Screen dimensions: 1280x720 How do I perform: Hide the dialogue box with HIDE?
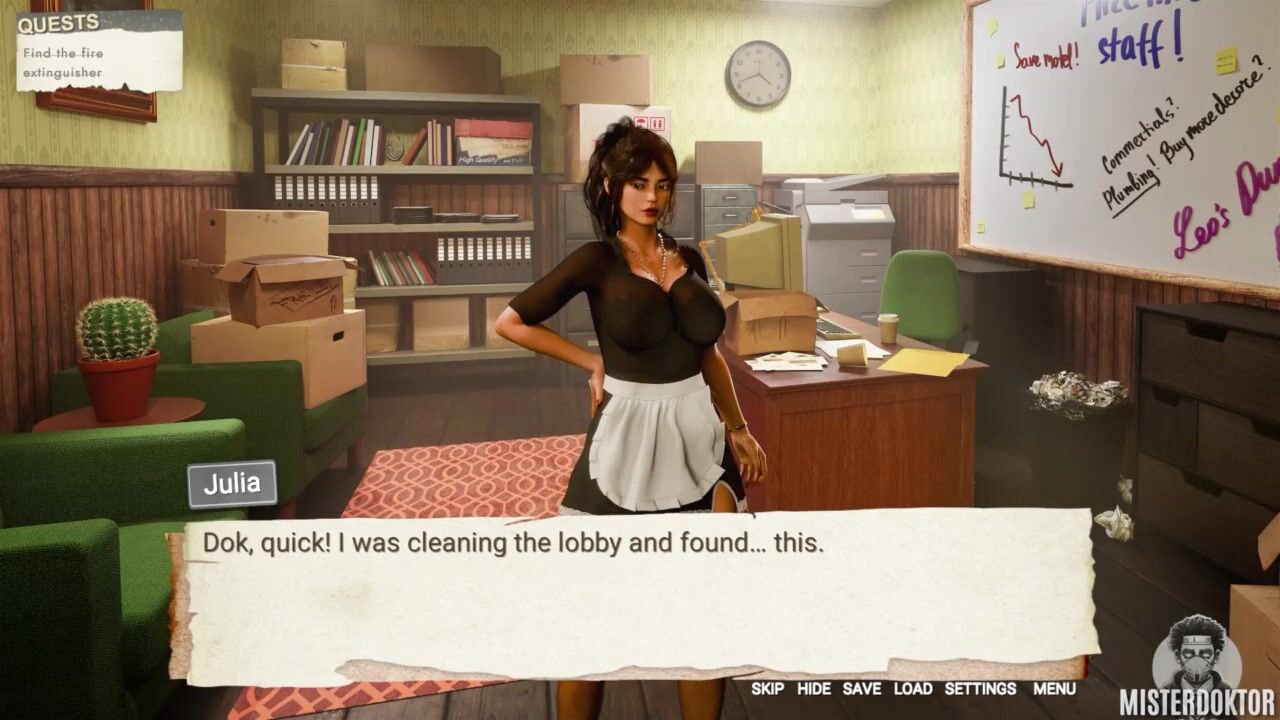tap(814, 689)
